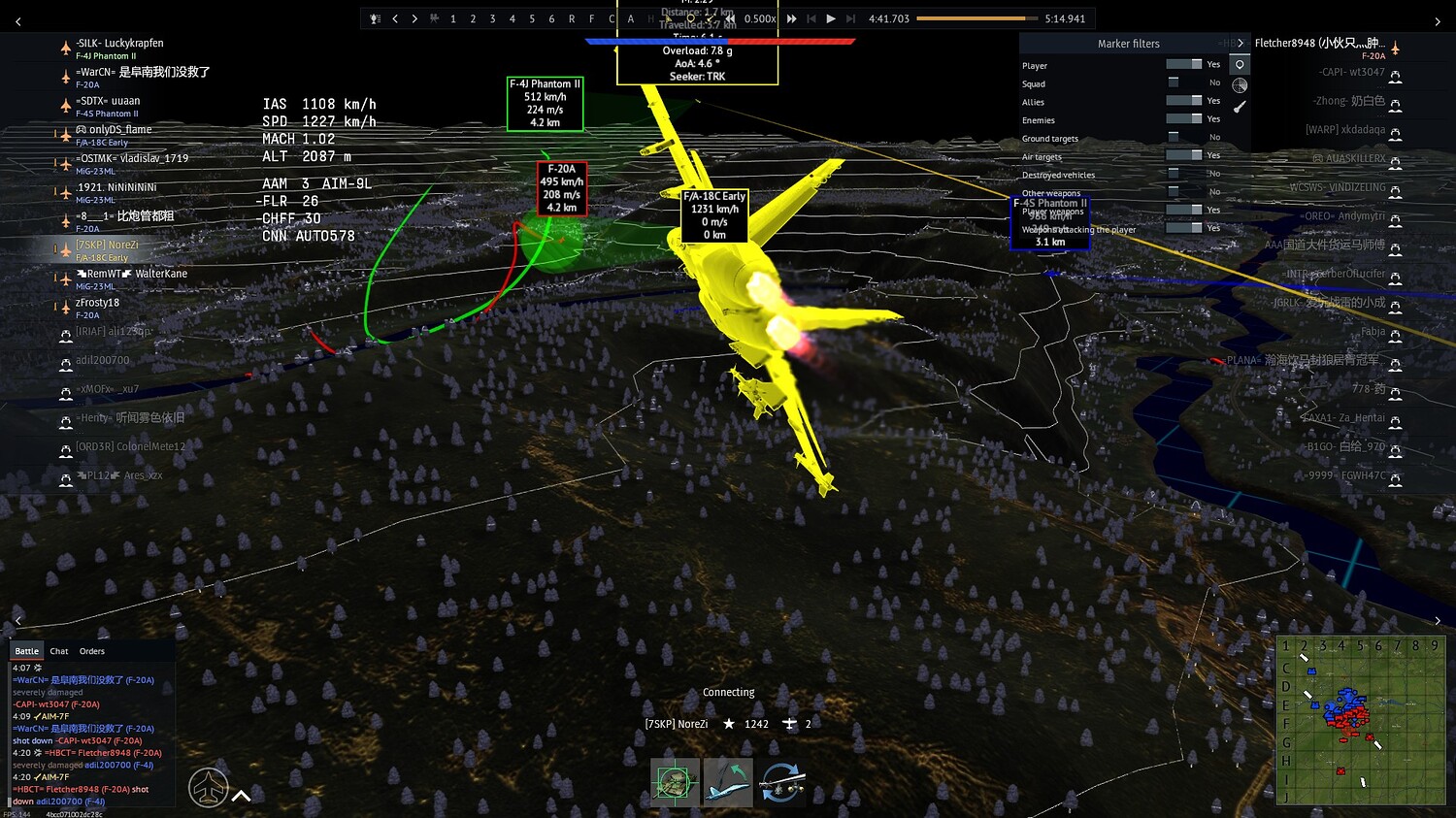1456x818 pixels.
Task: Click the radar icon on the Marker filters sidebar
Action: click(1240, 85)
